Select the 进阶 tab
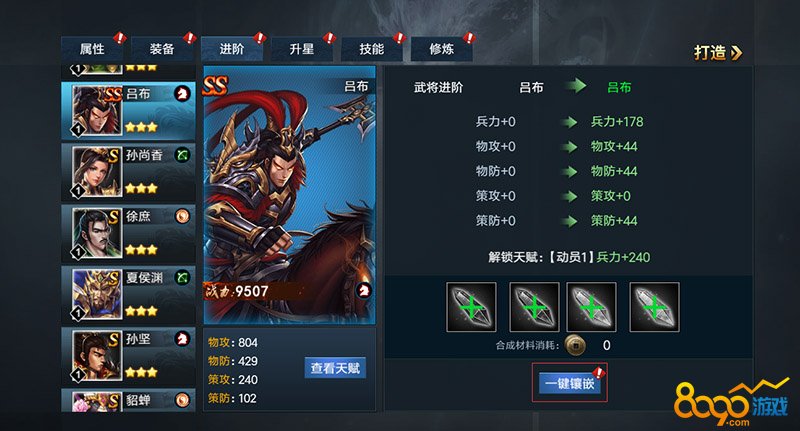The width and height of the screenshot is (800, 431). point(231,49)
